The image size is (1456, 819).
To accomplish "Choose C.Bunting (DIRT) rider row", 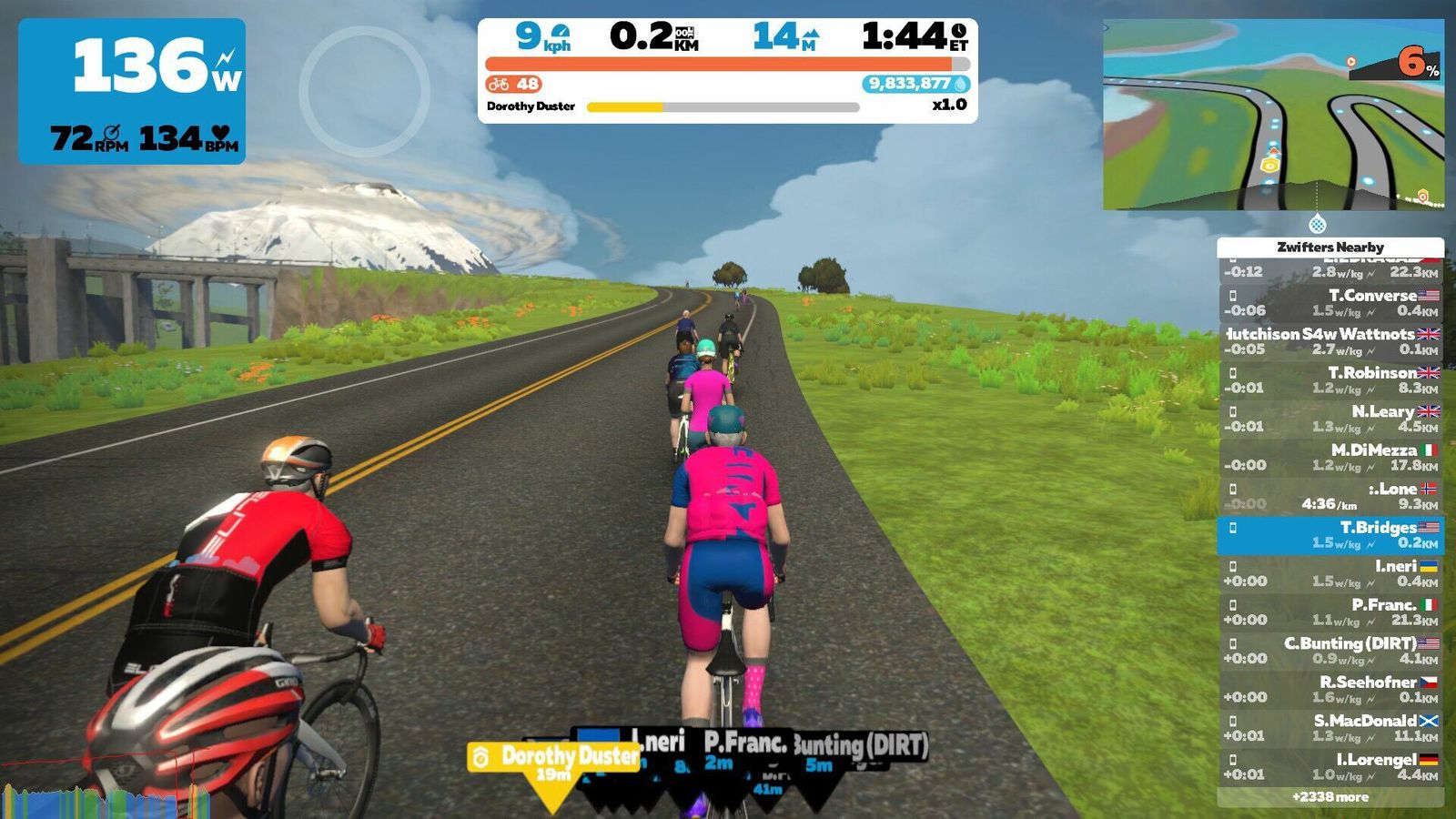I will [1330, 650].
